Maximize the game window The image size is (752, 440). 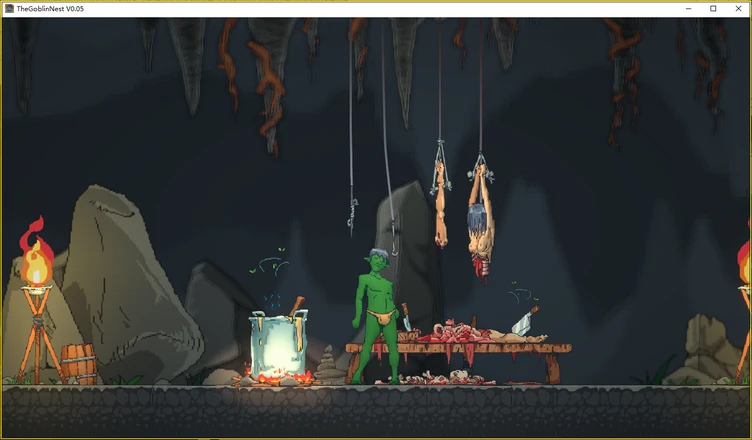(713, 8)
